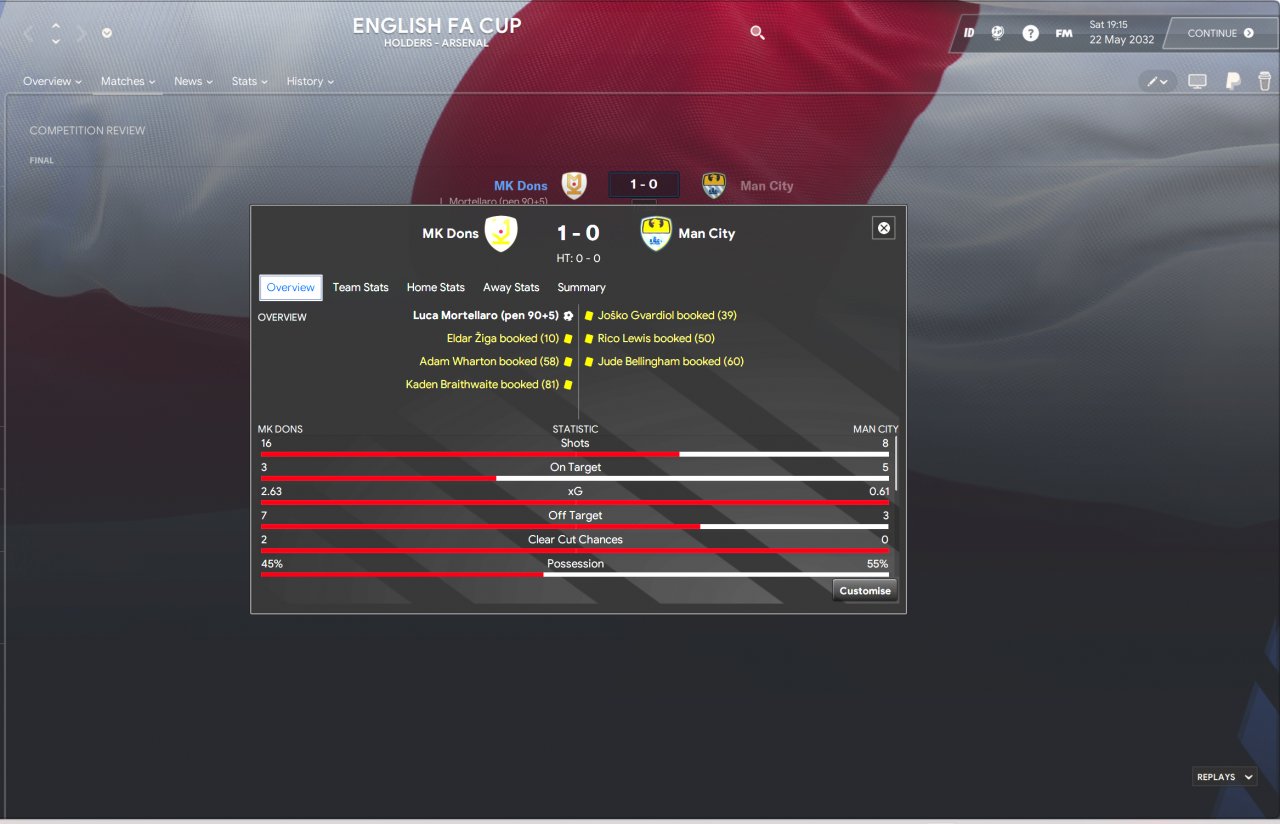
Task: Open the Matches menu
Action: 128,81
